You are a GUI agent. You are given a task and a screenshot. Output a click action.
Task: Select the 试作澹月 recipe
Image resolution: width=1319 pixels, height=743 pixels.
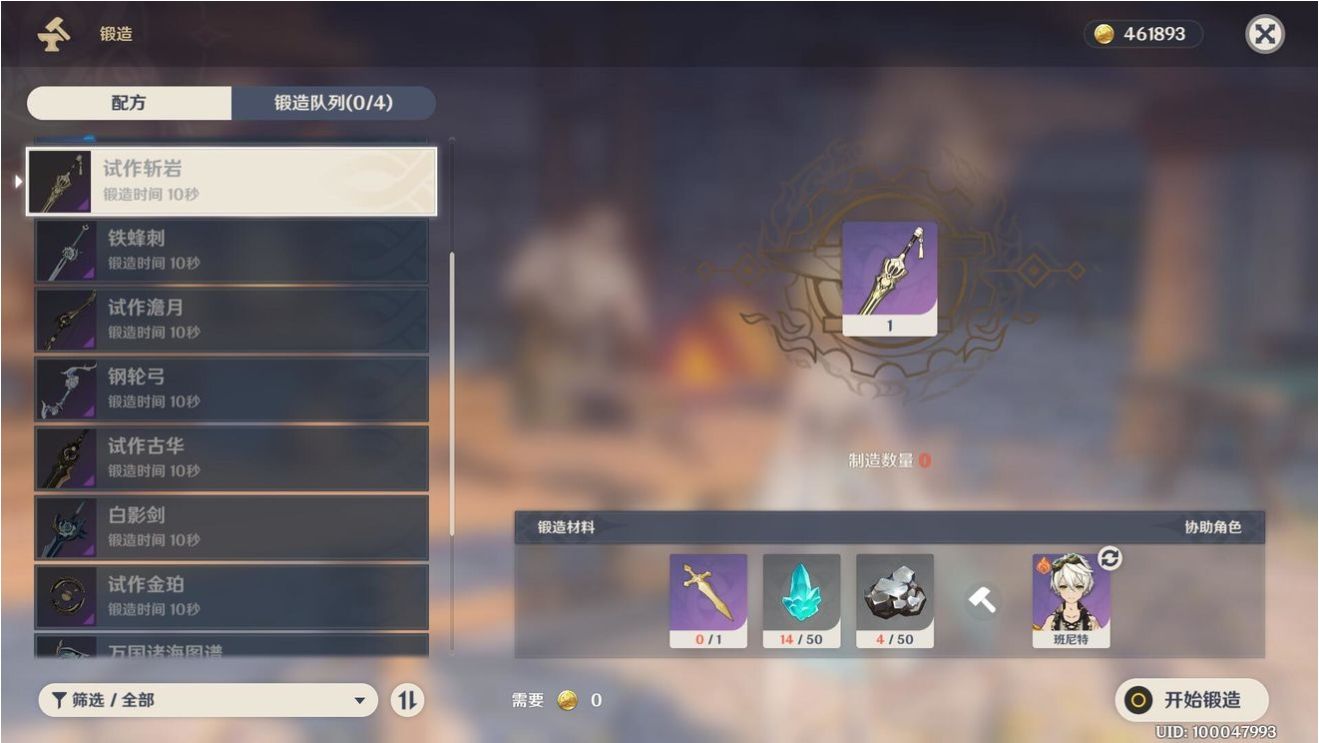tap(232, 319)
